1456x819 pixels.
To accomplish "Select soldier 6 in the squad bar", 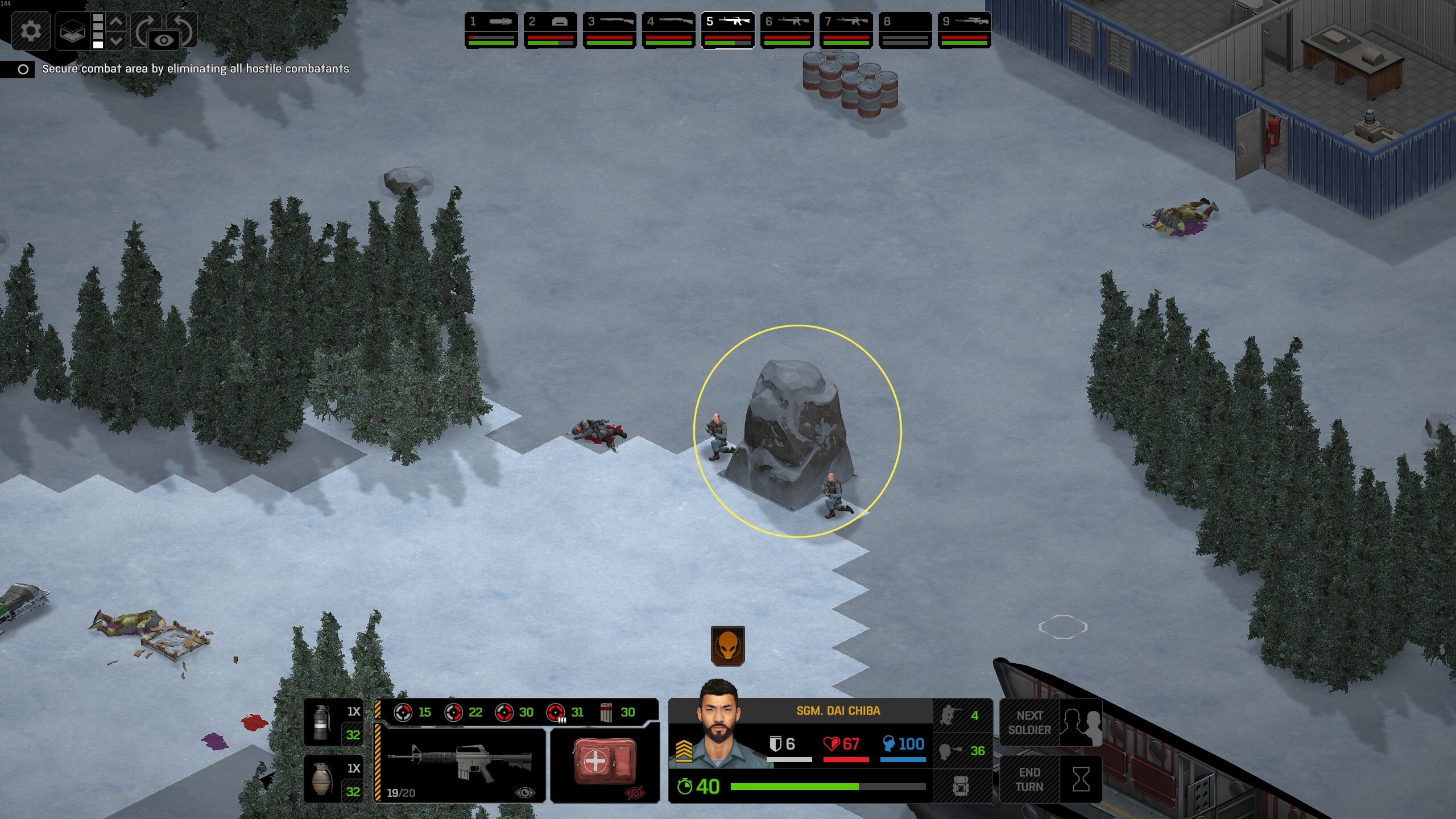I will [x=787, y=30].
